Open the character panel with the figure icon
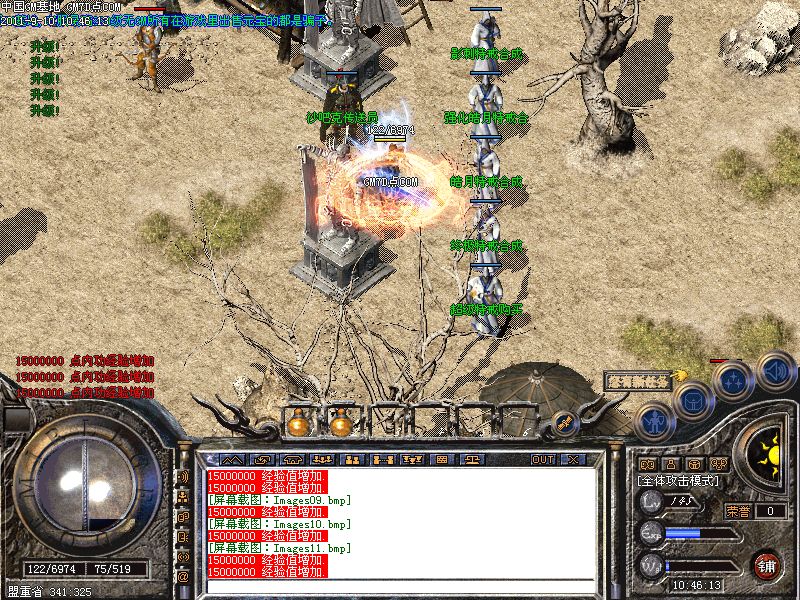800x600 pixels. (x=651, y=423)
